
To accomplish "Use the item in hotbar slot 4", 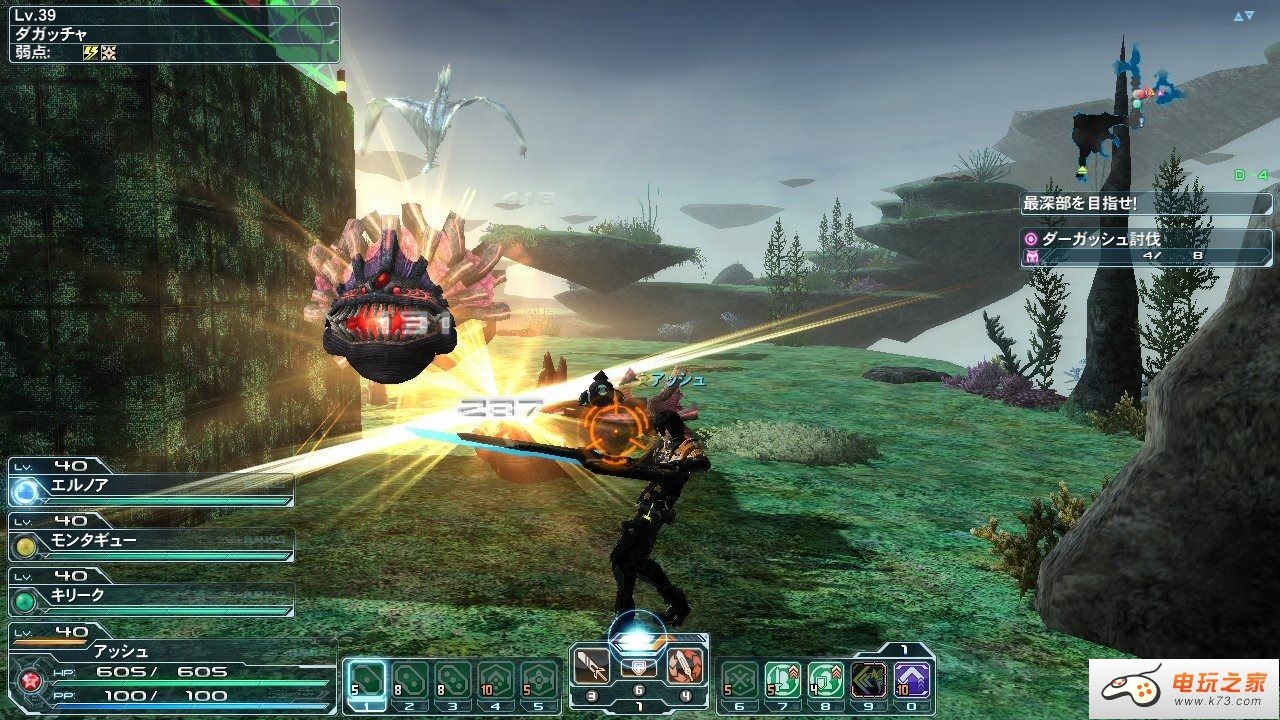I will (x=496, y=680).
